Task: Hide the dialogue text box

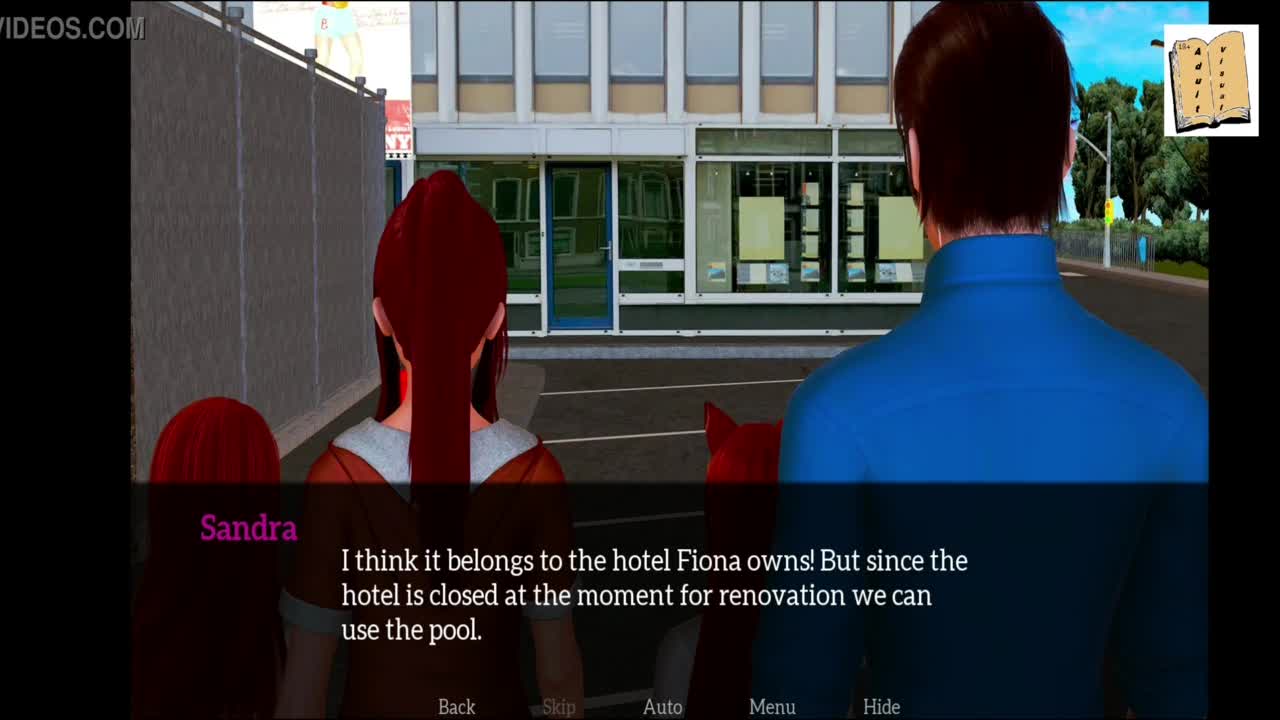Action: (x=881, y=707)
